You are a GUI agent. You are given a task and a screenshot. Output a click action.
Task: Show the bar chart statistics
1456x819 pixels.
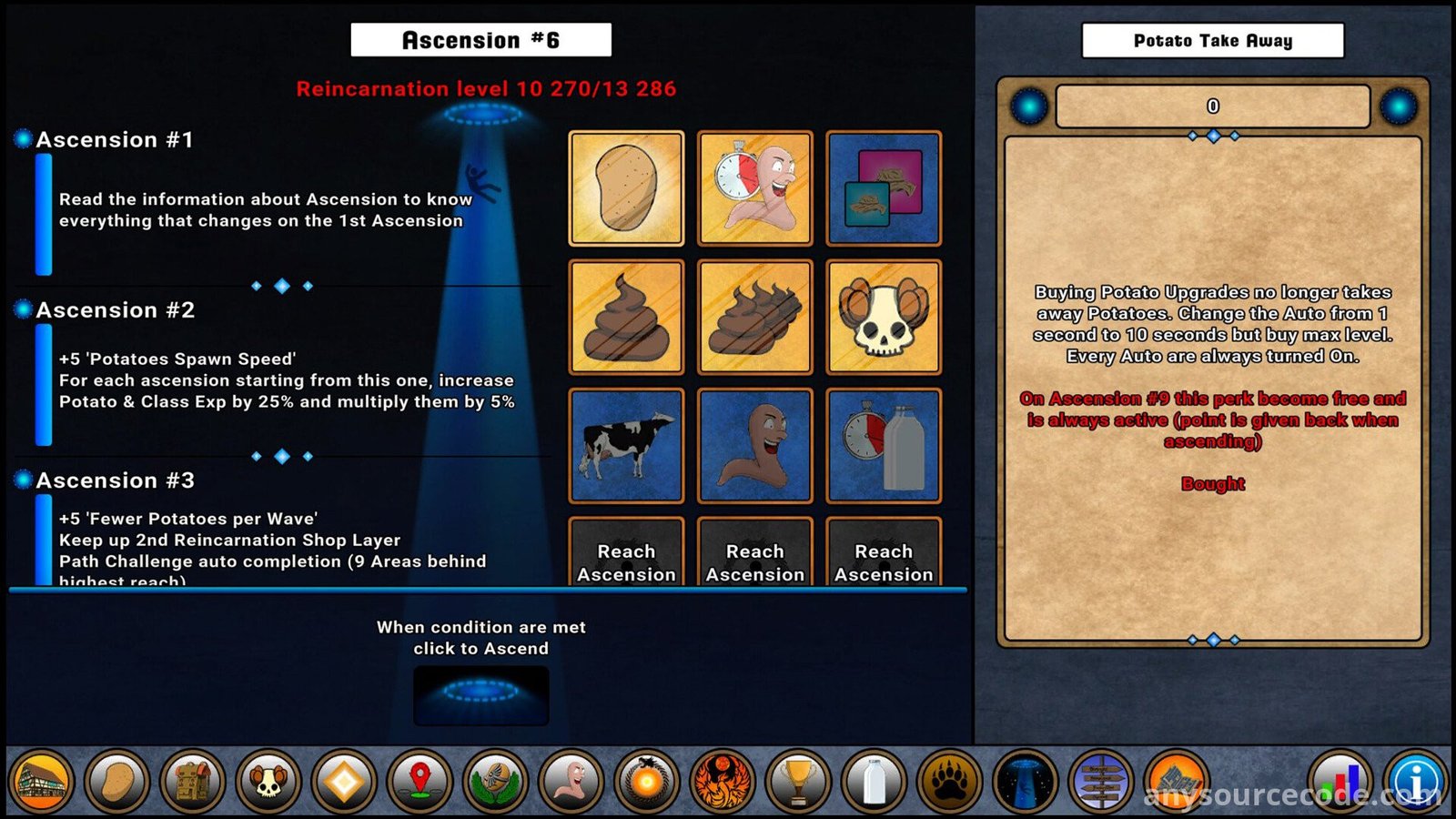coord(1341,782)
